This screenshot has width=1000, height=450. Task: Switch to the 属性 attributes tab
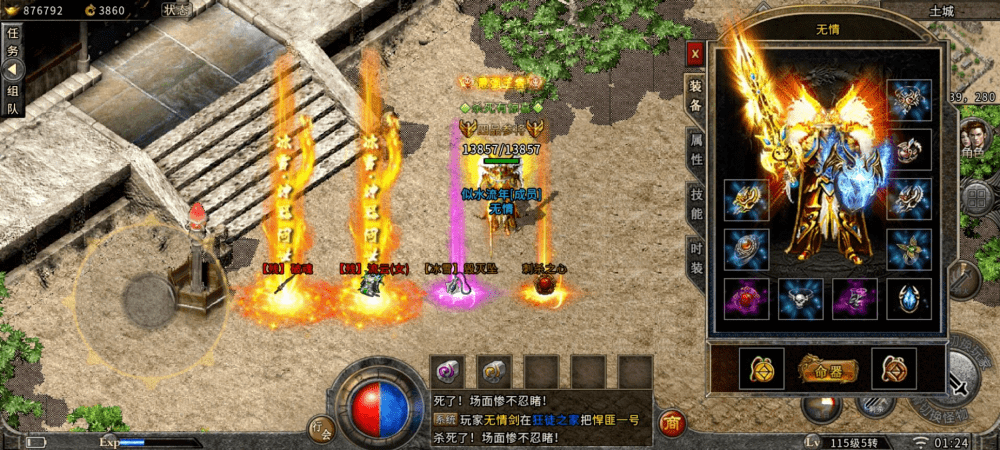(696, 149)
